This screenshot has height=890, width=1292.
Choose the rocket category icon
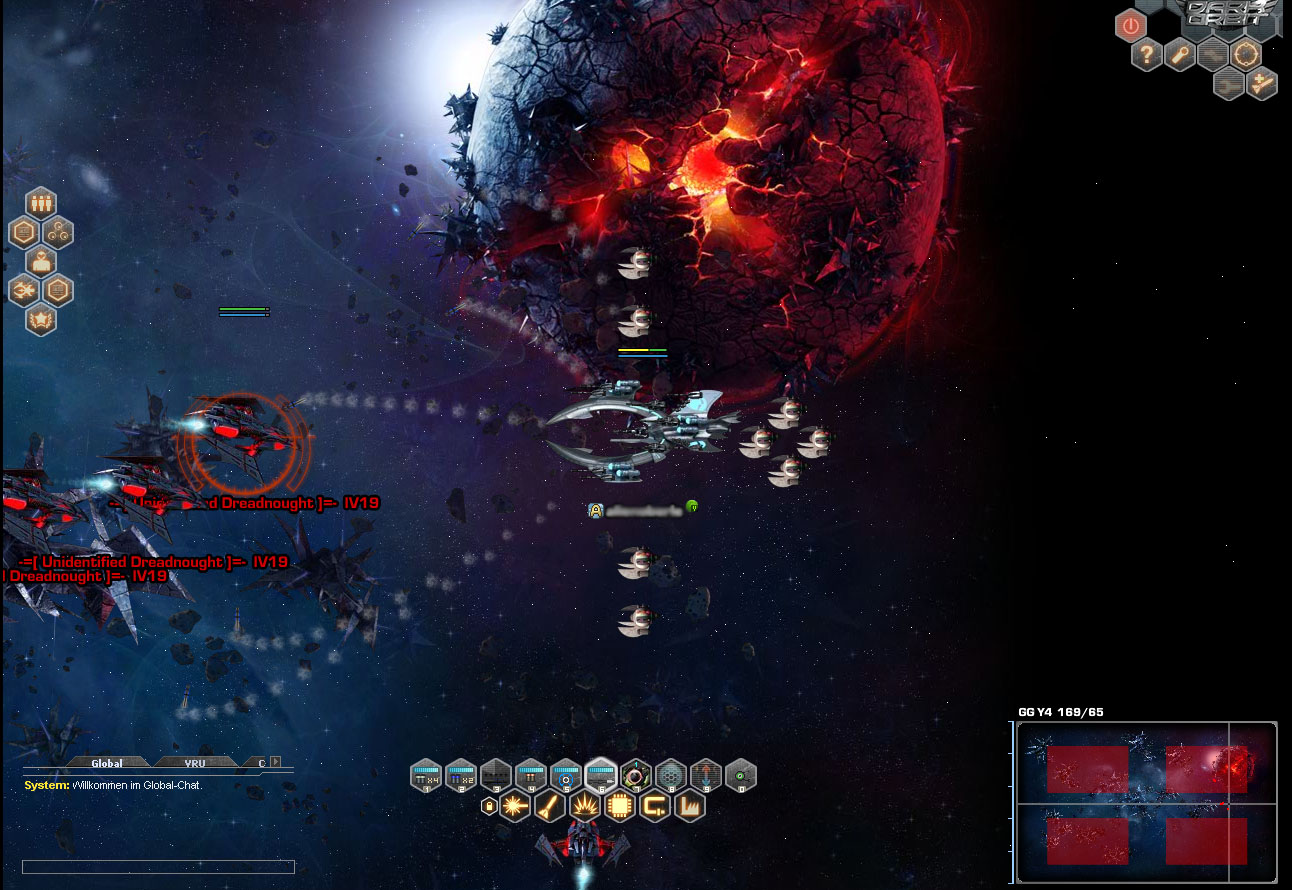coord(549,805)
